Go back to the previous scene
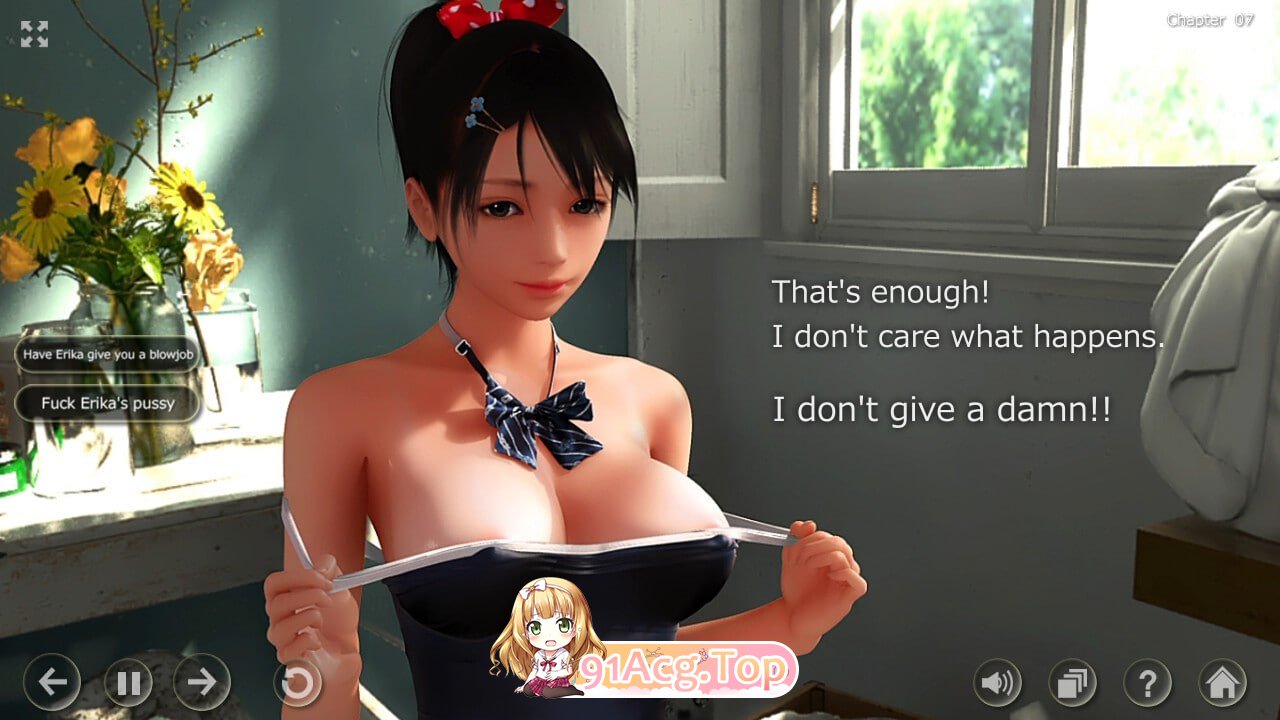The width and height of the screenshot is (1280, 720). (x=53, y=683)
